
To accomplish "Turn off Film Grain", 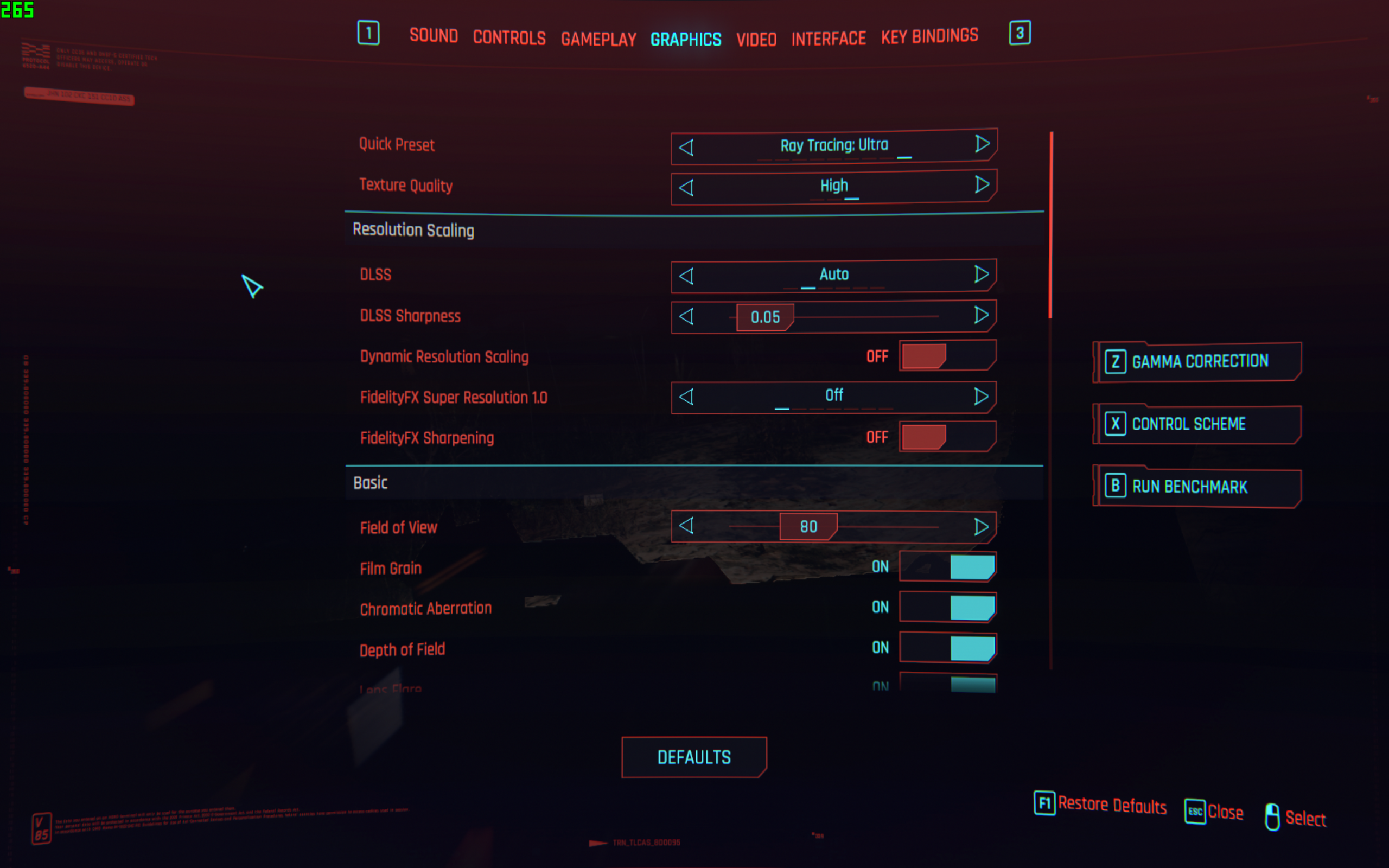I will [947, 566].
